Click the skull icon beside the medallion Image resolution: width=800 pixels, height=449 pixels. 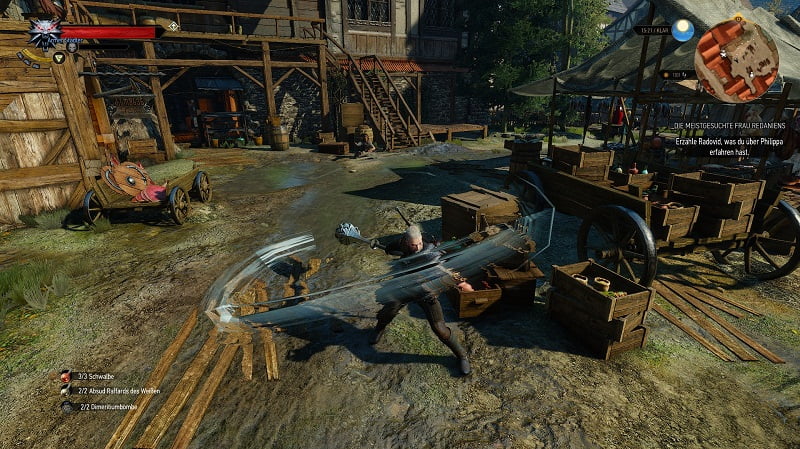72,46
